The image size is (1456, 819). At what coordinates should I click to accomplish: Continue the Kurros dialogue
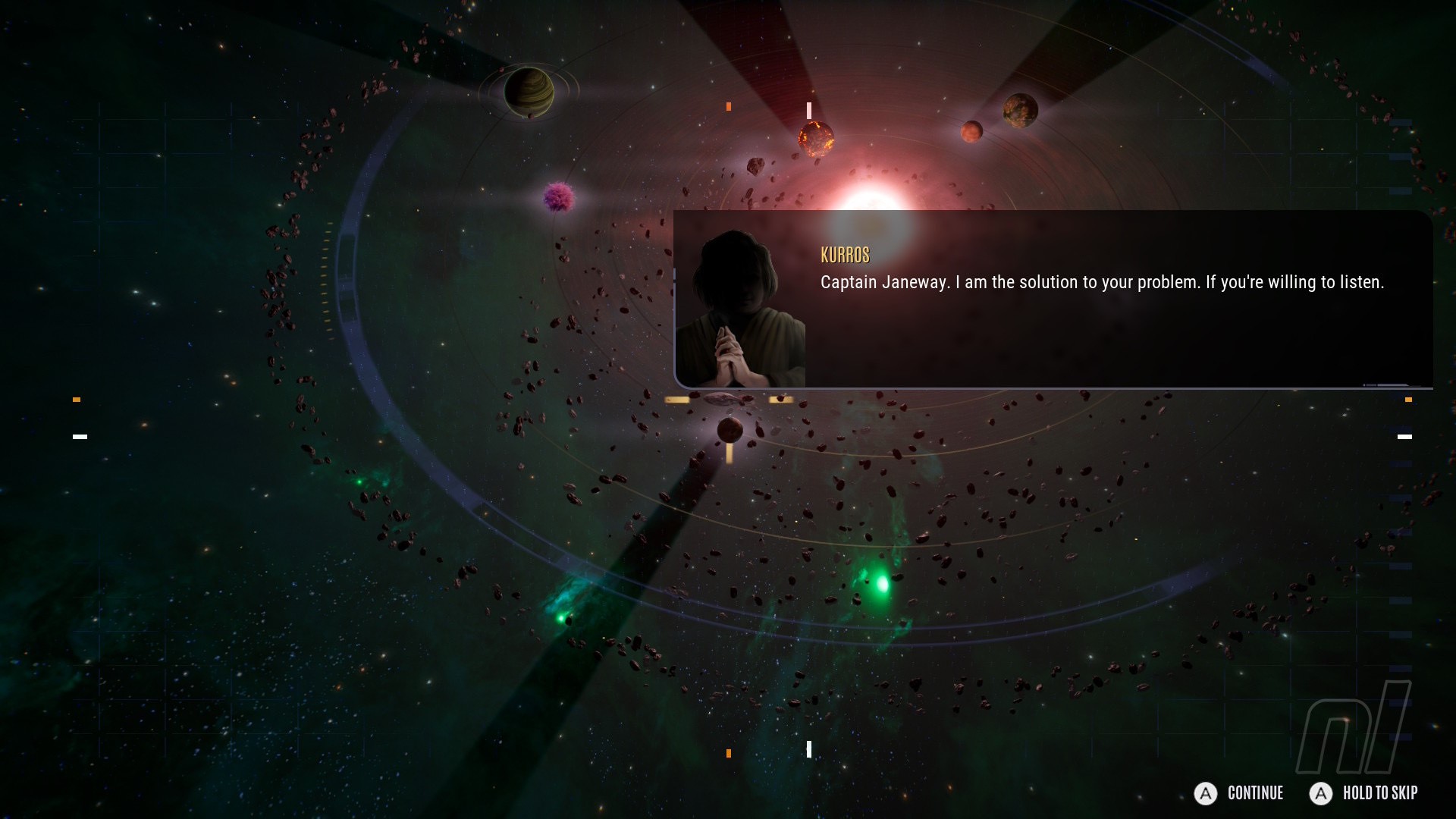pyautogui.click(x=1239, y=793)
